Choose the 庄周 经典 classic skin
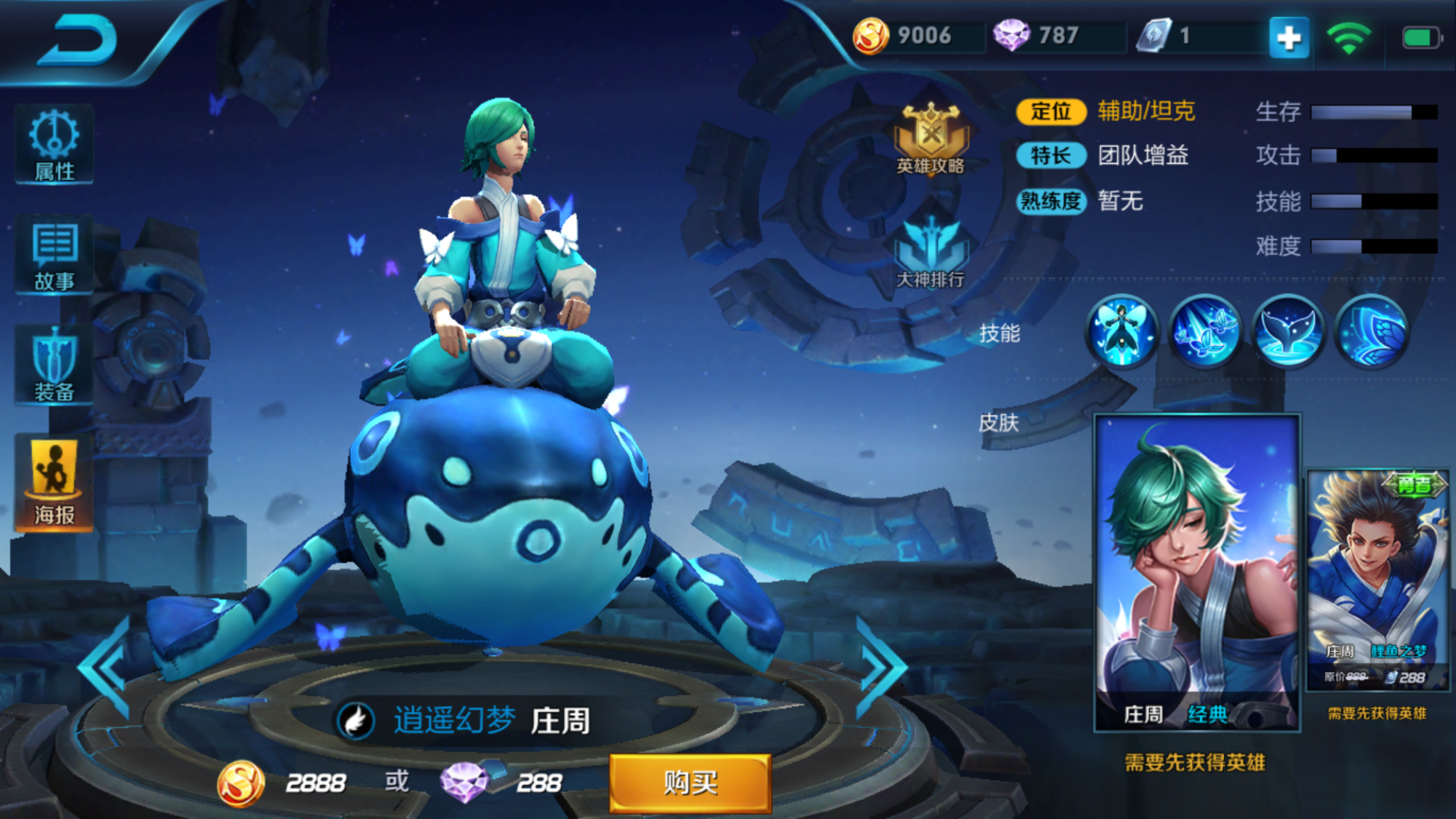 pyautogui.click(x=1197, y=571)
